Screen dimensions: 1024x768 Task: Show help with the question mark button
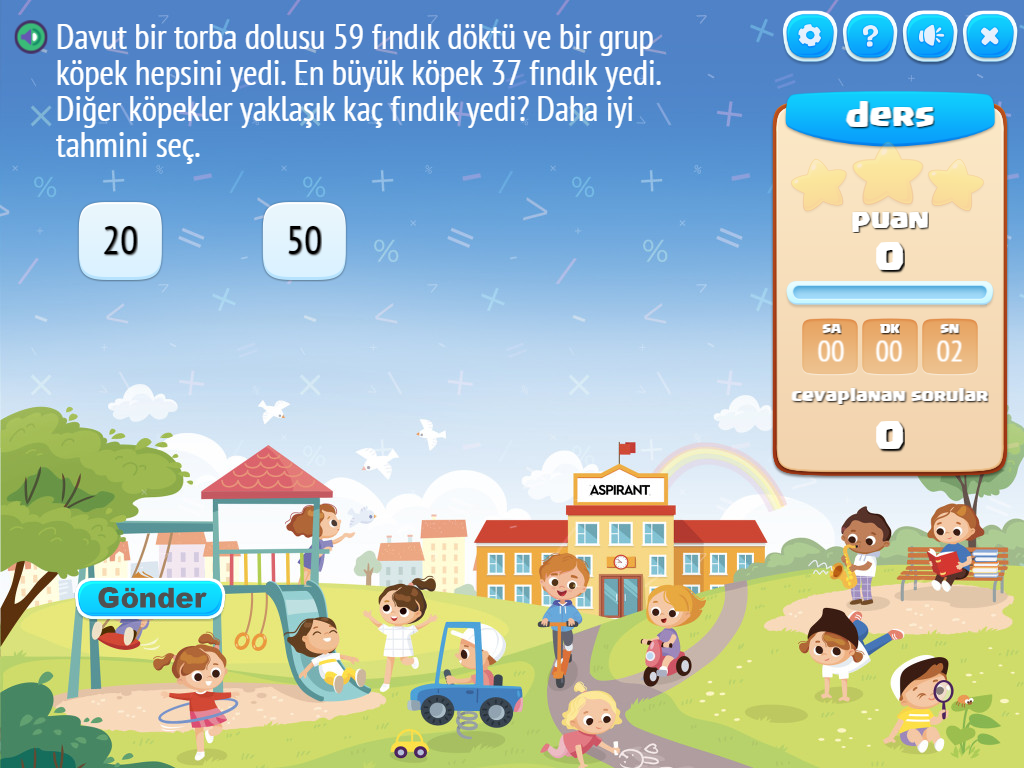[x=870, y=37]
